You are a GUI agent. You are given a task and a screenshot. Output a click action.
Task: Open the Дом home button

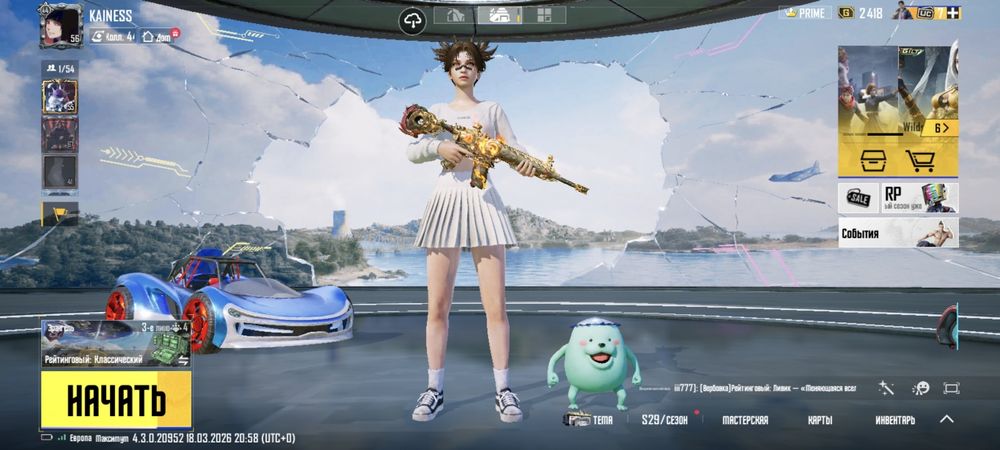(156, 36)
